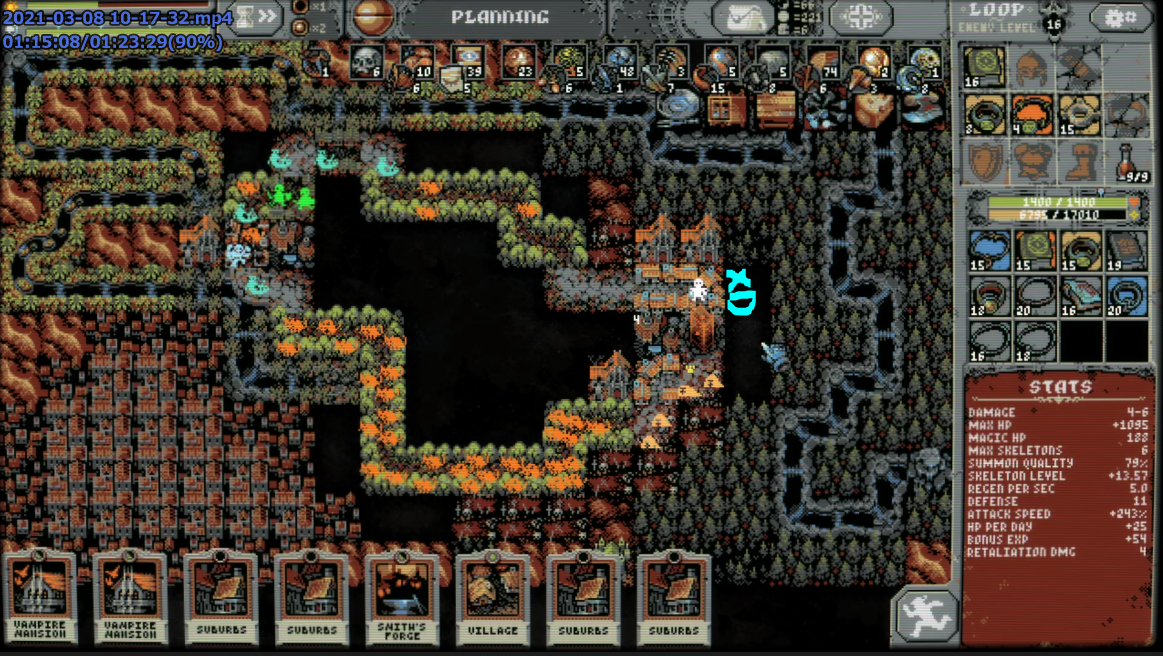This screenshot has width=1163, height=656.
Task: Choose the level 16 teal book in inventory
Action: coord(1081,296)
